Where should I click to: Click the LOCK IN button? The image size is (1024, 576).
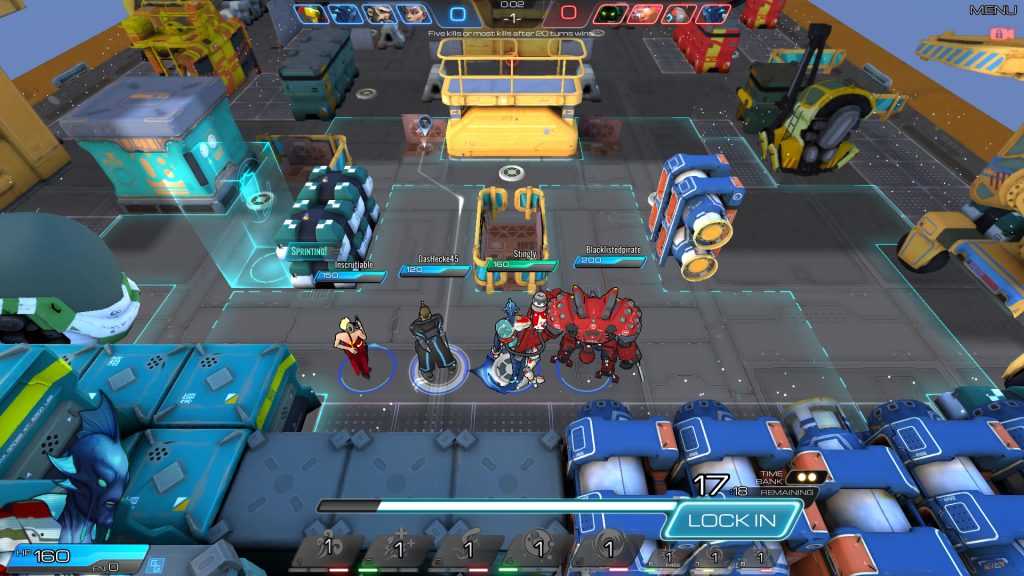(732, 520)
